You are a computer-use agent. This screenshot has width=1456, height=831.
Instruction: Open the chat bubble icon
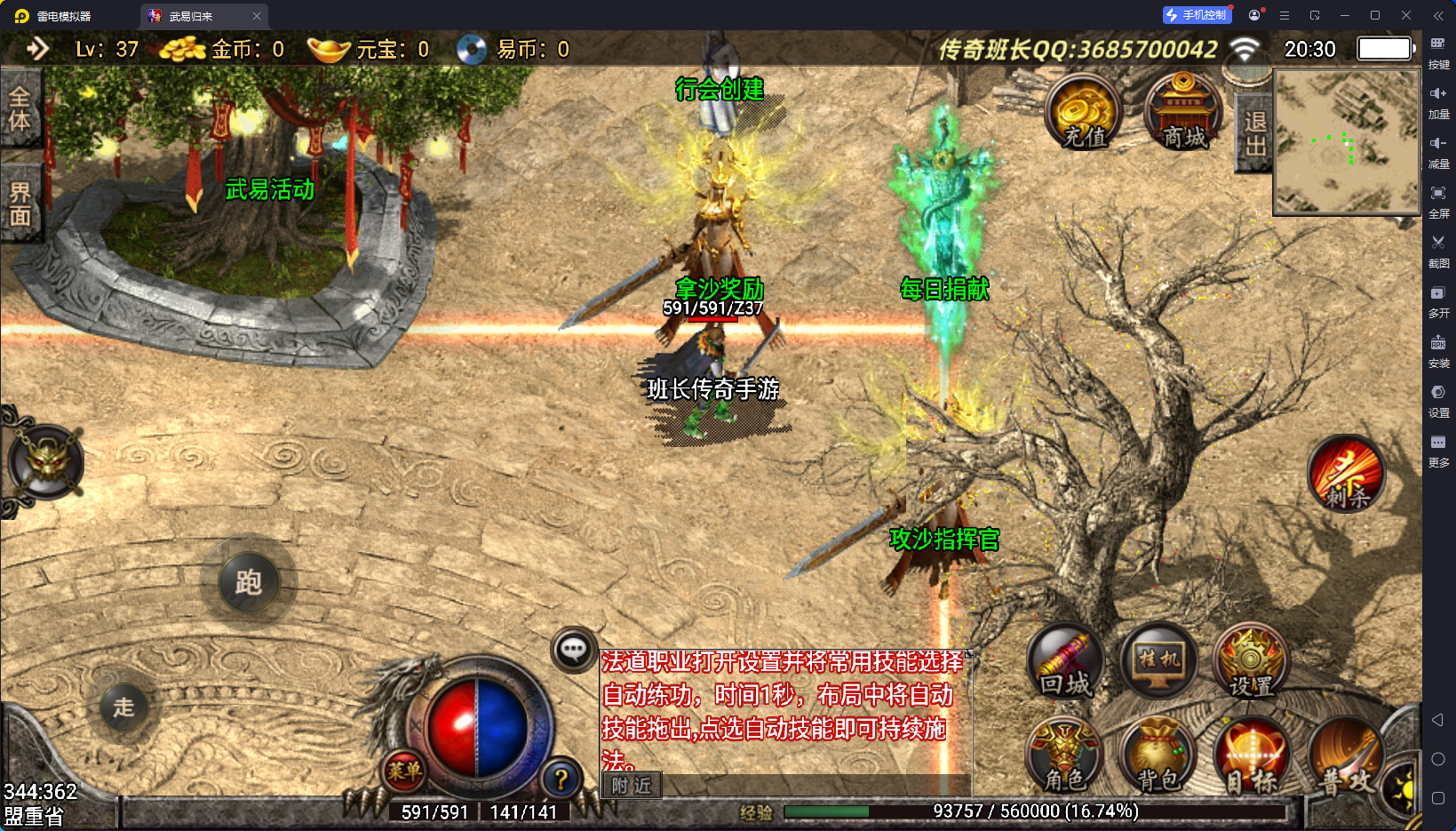(x=573, y=650)
